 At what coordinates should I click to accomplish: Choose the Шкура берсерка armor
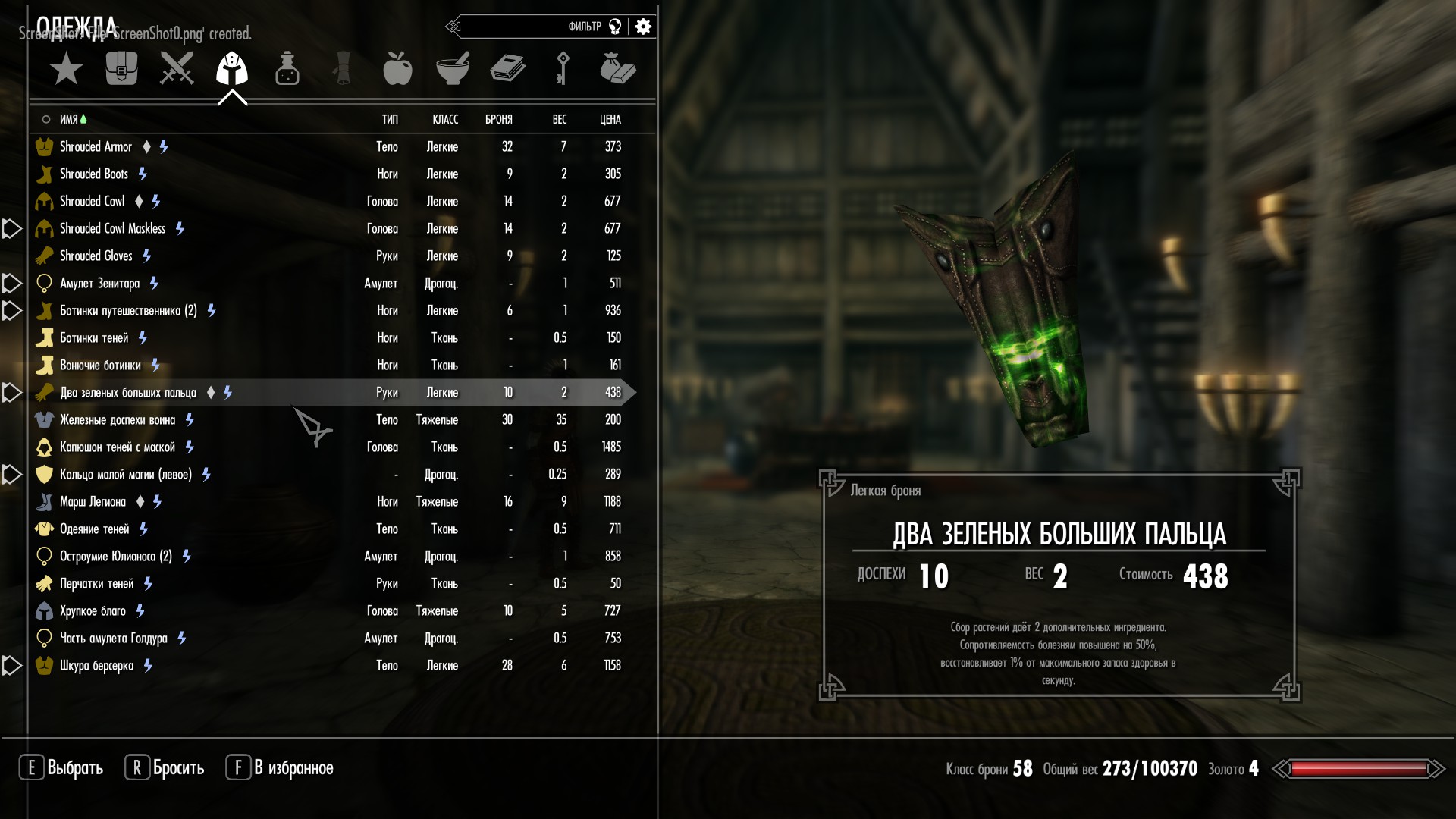pyautogui.click(x=97, y=665)
